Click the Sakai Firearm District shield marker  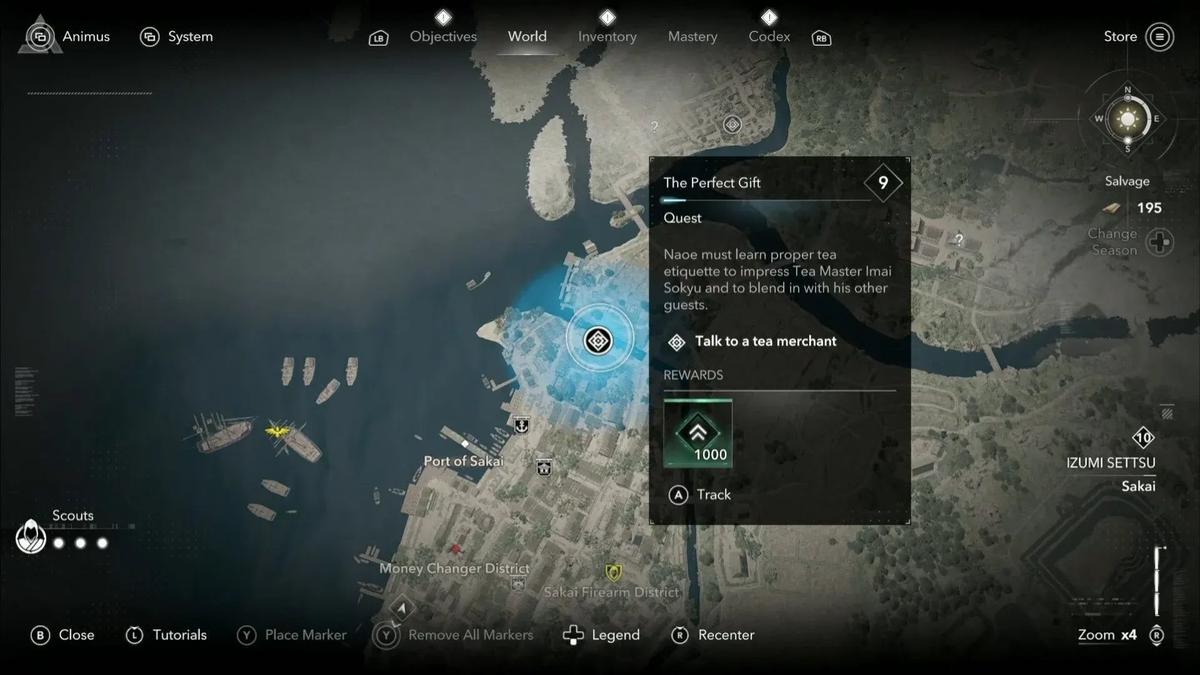[x=613, y=572]
